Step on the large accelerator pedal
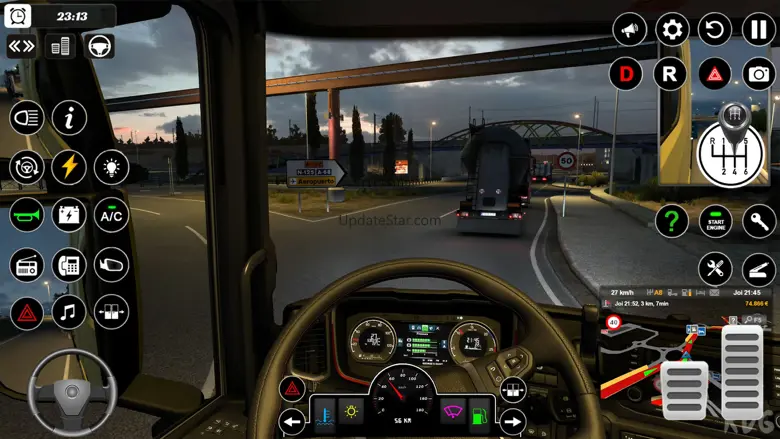The image size is (780, 439). [742, 371]
